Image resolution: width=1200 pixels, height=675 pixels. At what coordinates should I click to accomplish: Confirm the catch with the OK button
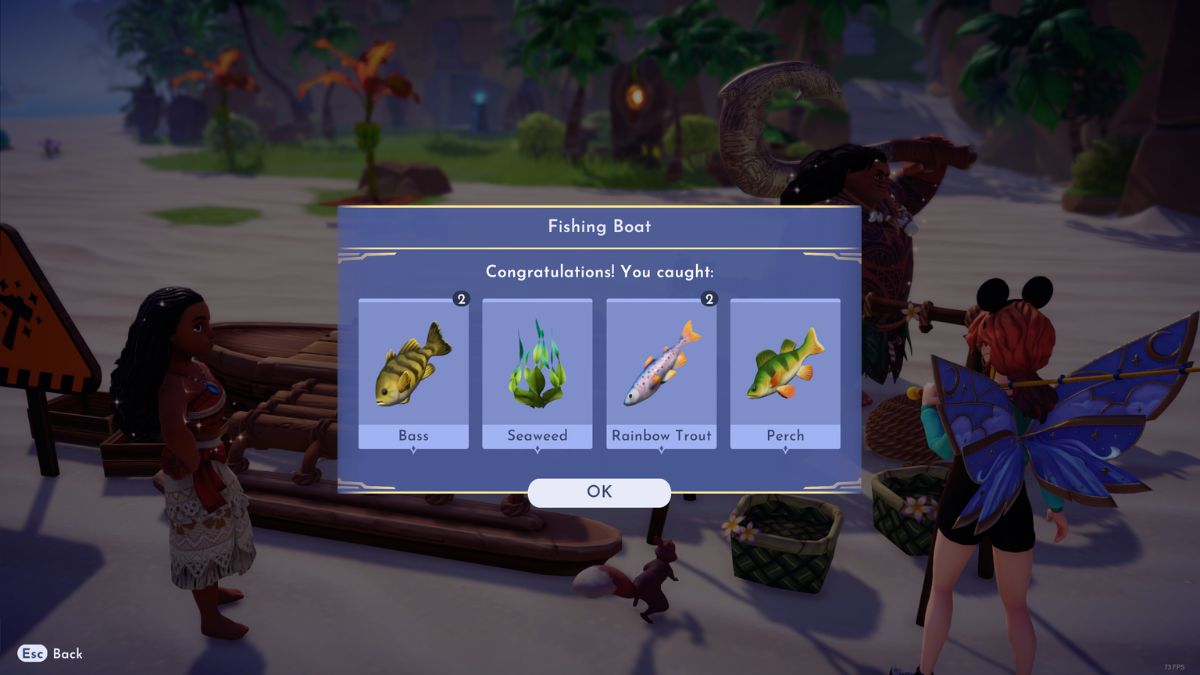pyautogui.click(x=599, y=492)
